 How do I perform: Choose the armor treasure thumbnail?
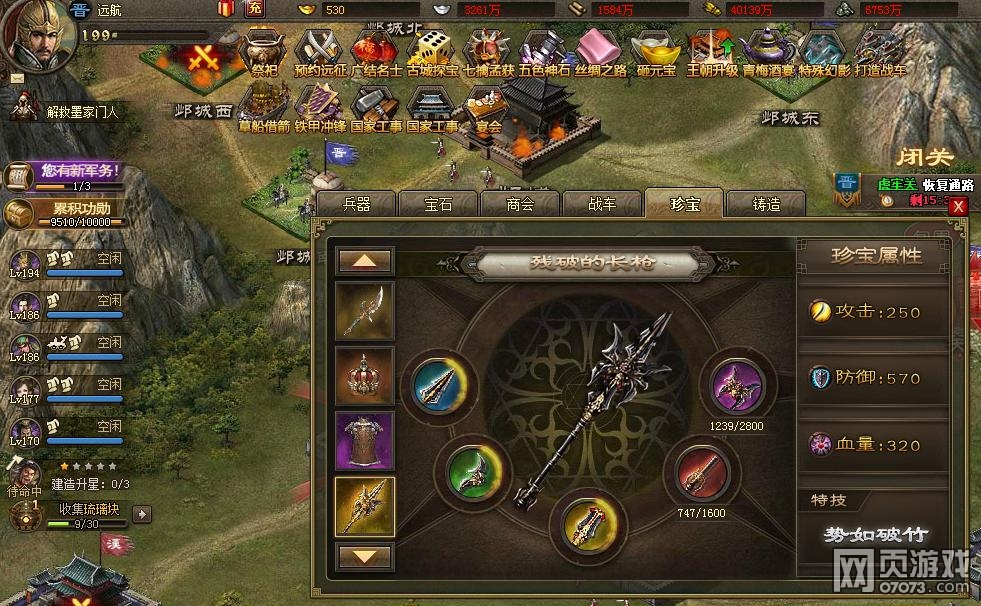pyautogui.click(x=365, y=442)
